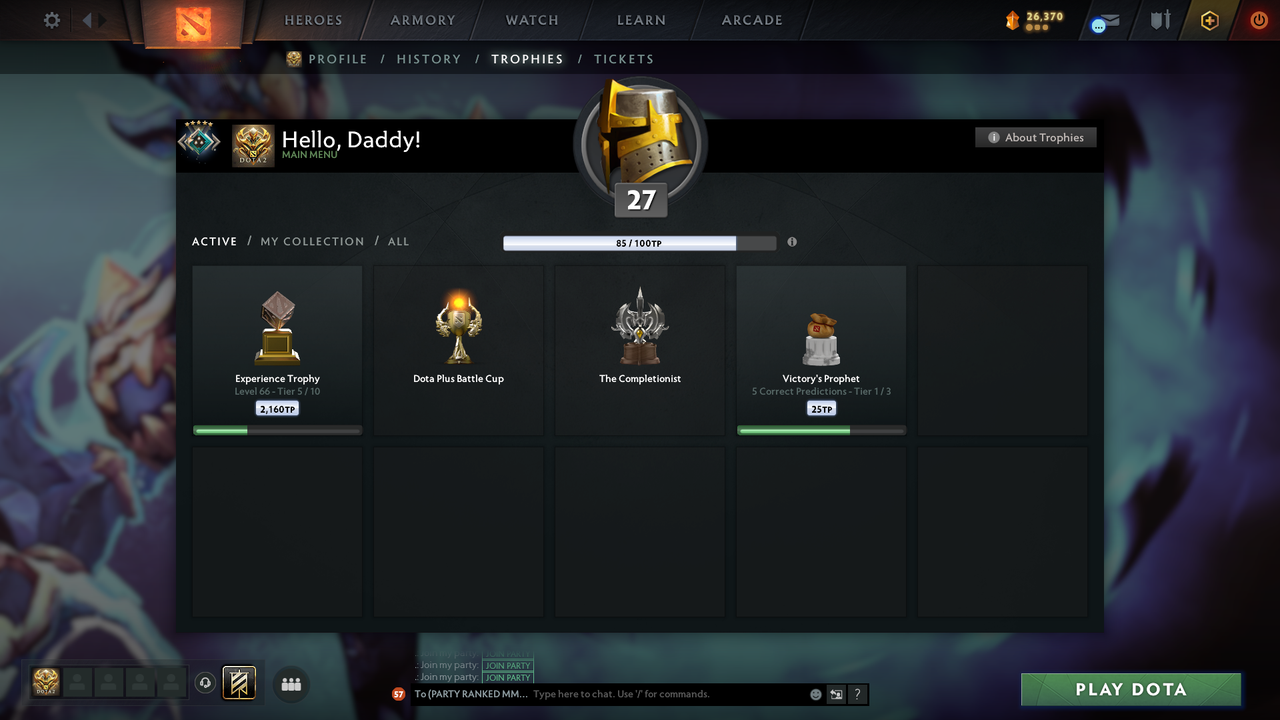Select the ACTIVE trophies filter
The width and height of the screenshot is (1280, 720).
pos(214,241)
